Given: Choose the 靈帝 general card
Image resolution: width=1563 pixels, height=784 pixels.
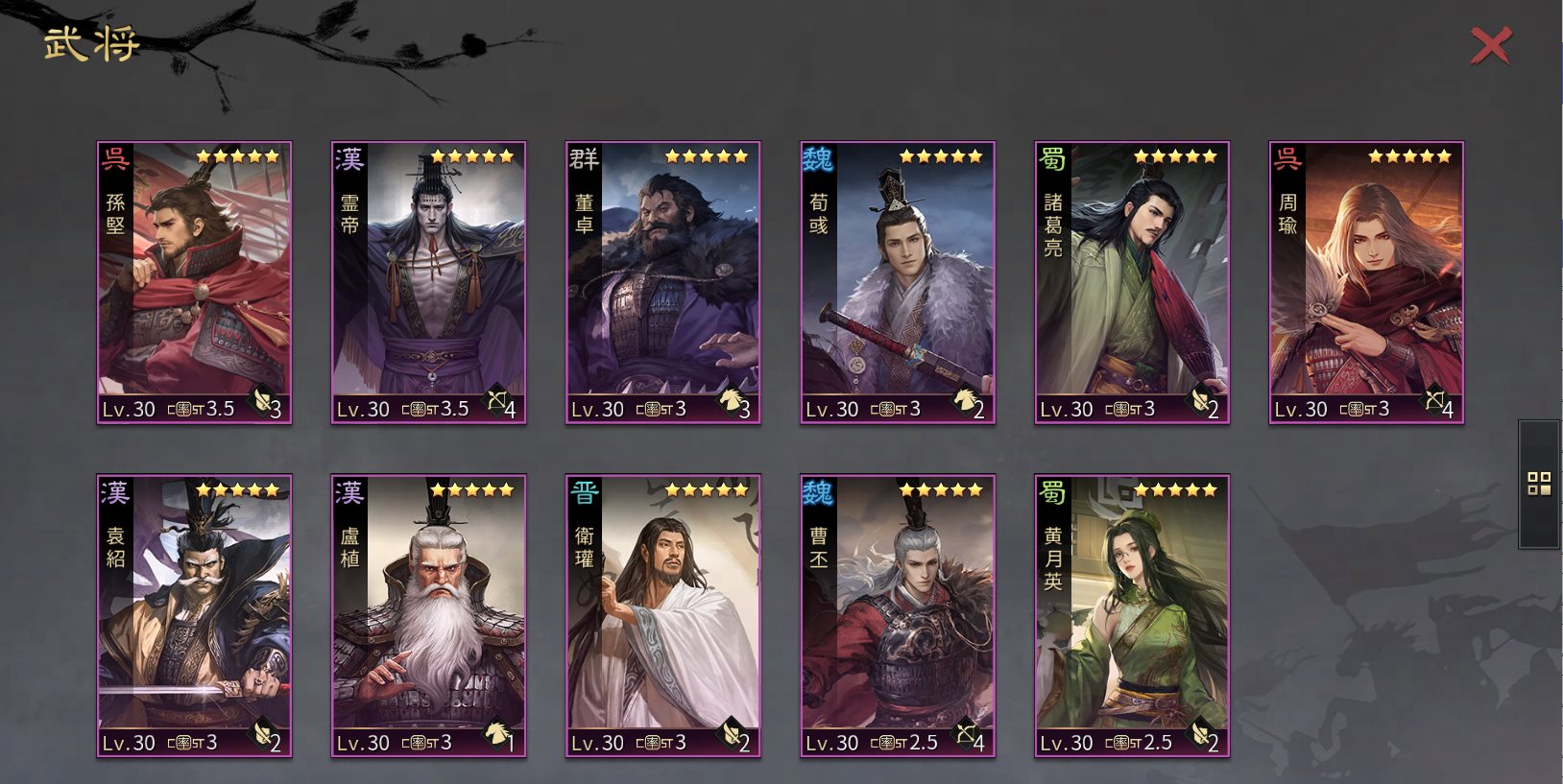Looking at the screenshot, I should pos(428,282).
